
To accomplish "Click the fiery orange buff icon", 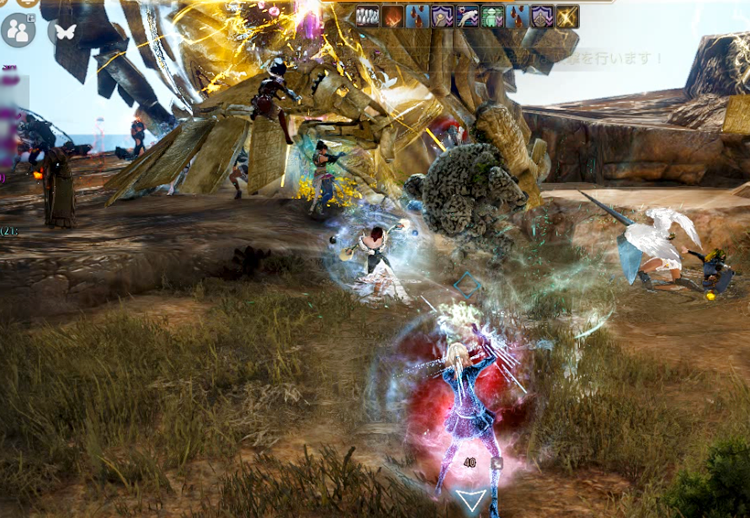I will 393,16.
